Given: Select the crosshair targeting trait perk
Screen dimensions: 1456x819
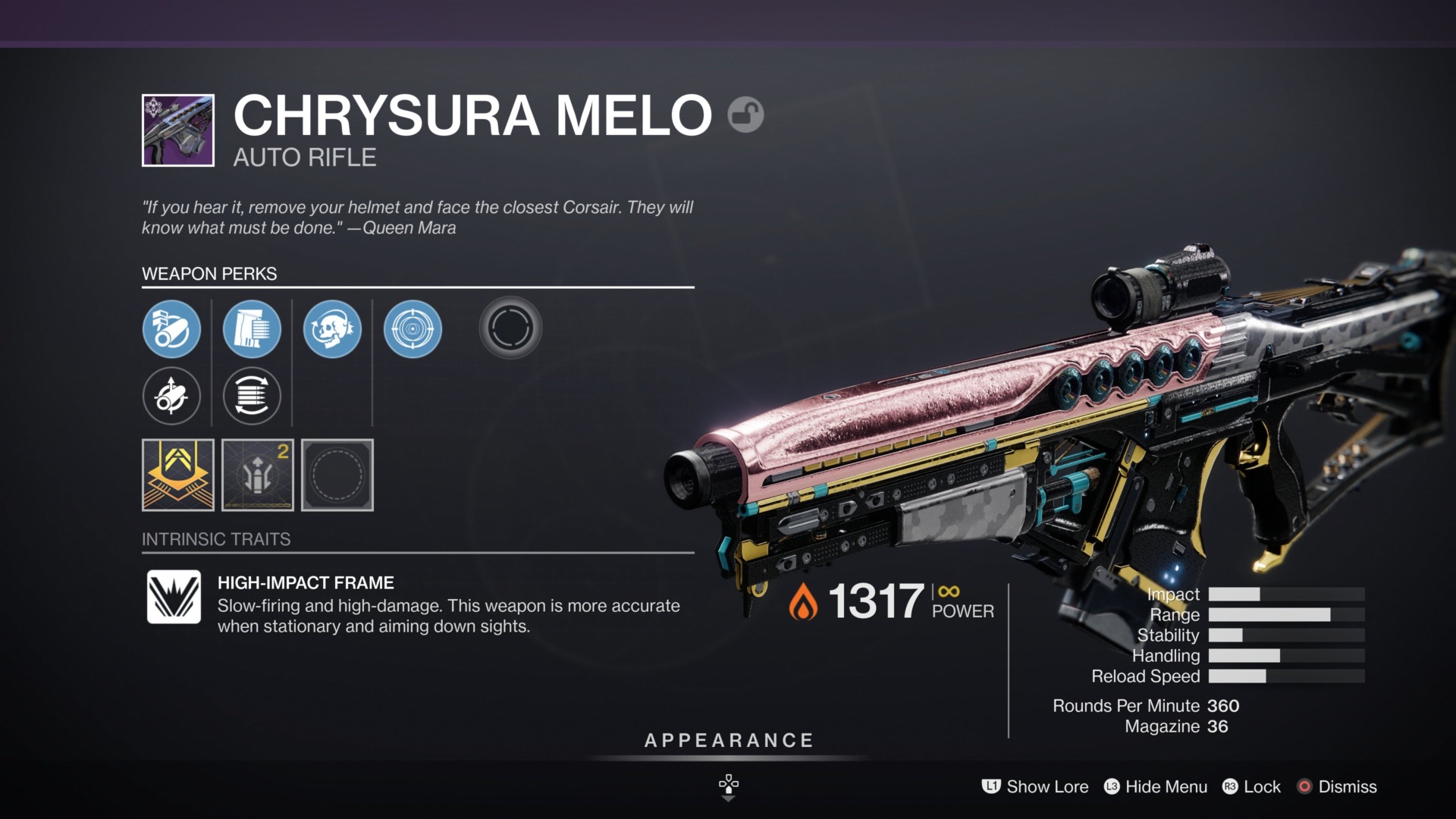Looking at the screenshot, I should tap(412, 329).
